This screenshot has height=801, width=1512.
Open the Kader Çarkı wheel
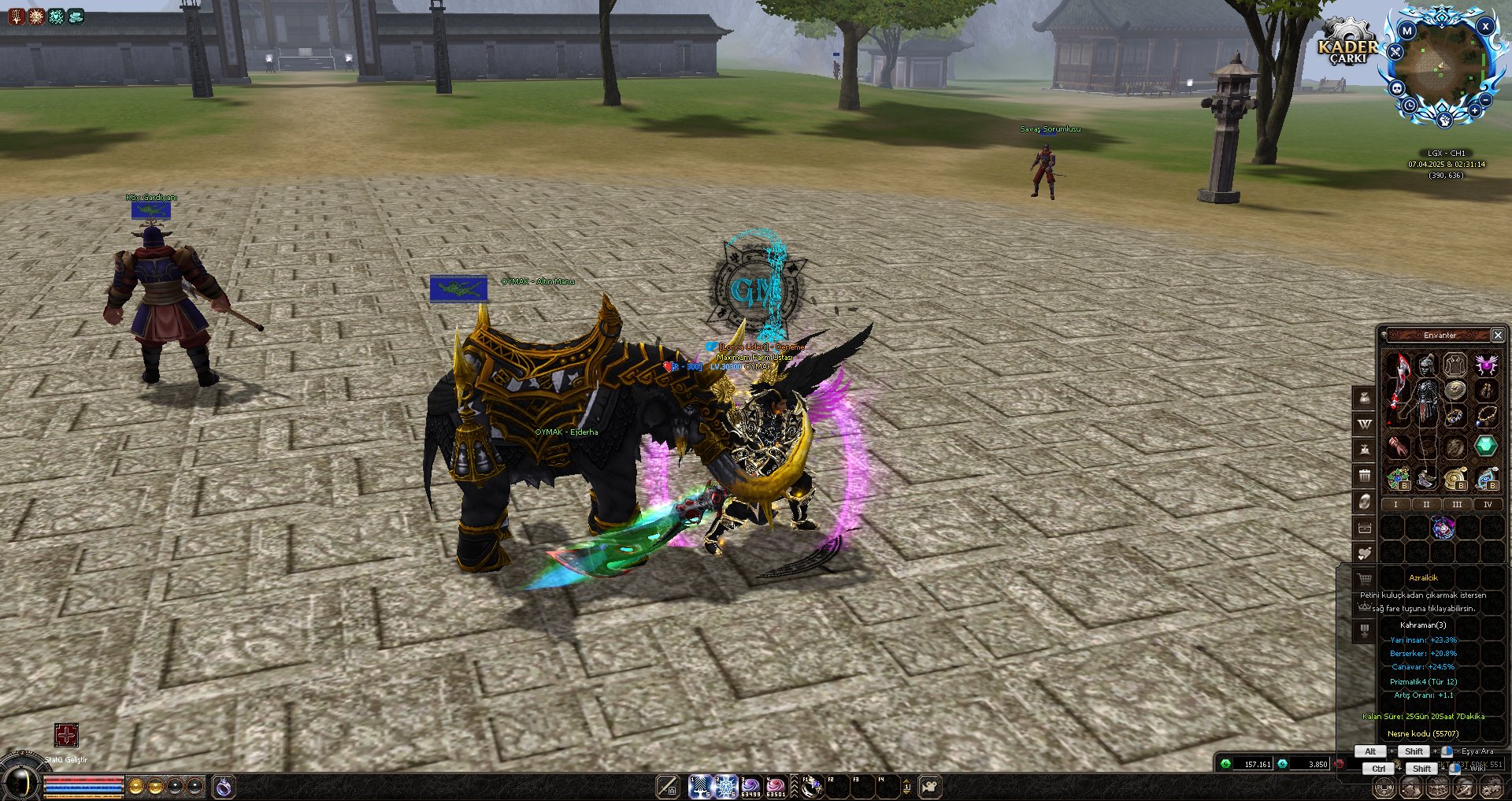1347,46
